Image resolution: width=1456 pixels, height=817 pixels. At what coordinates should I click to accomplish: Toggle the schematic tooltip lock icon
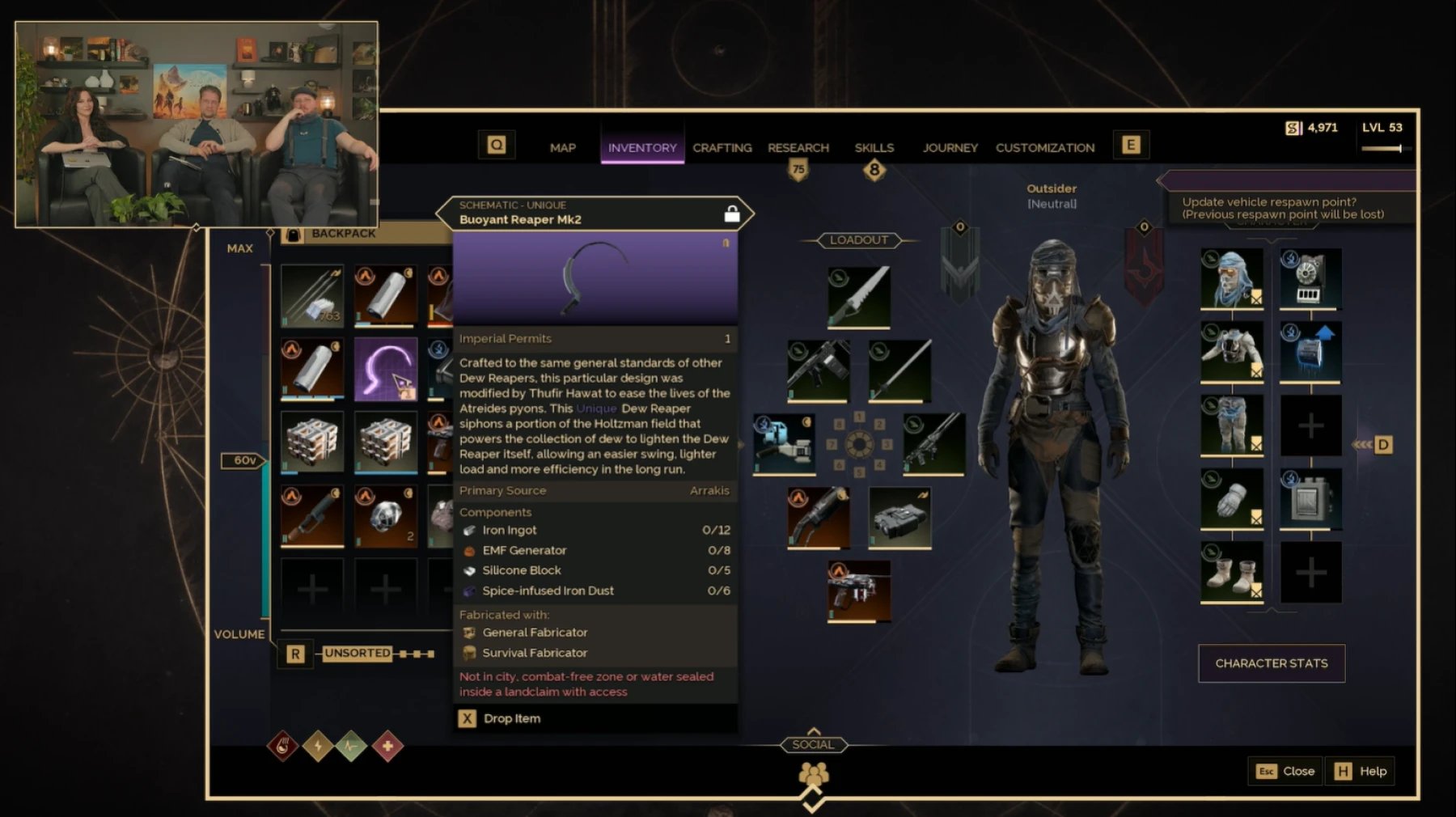731,214
